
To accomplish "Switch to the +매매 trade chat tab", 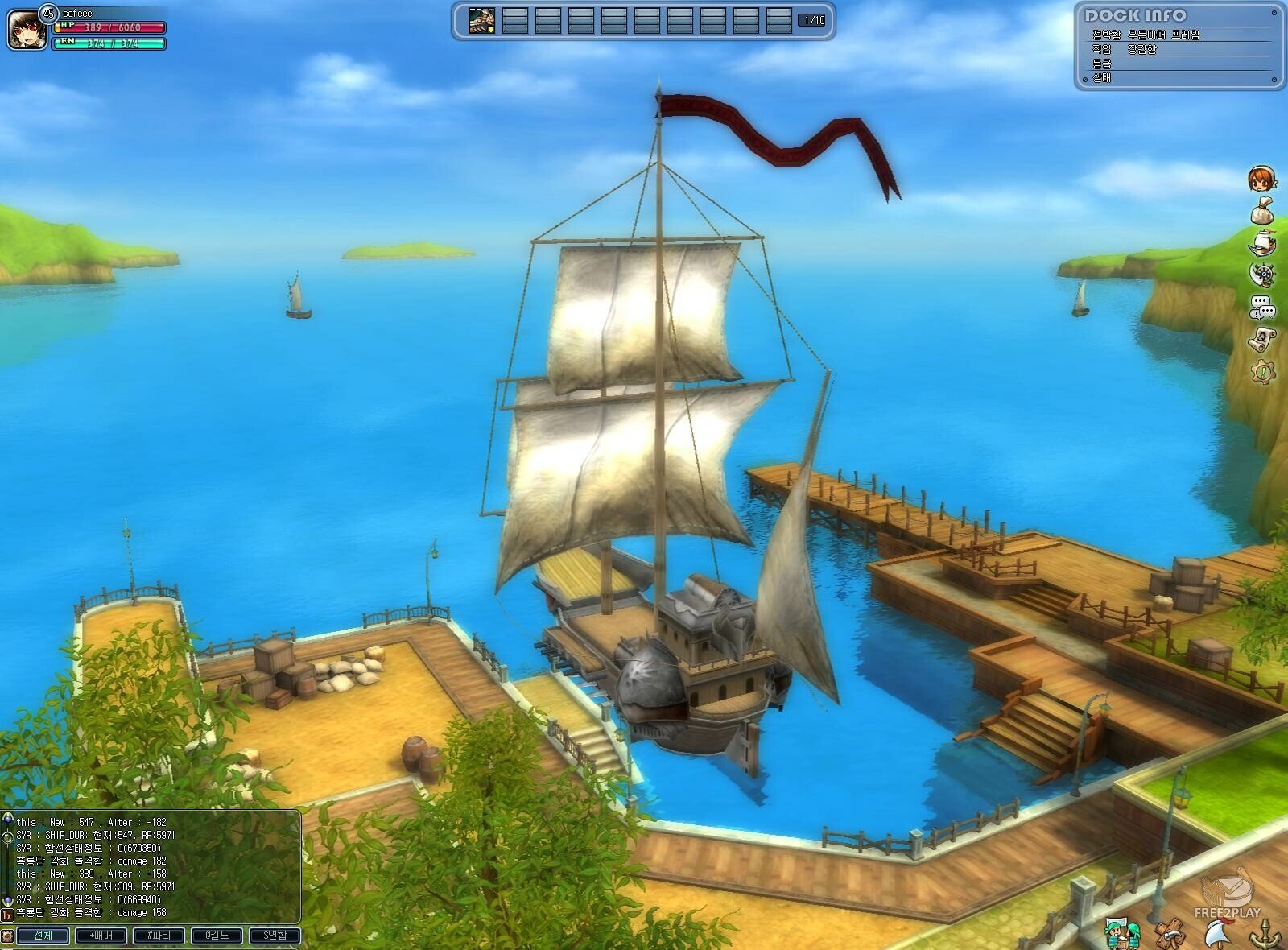I will [x=101, y=936].
